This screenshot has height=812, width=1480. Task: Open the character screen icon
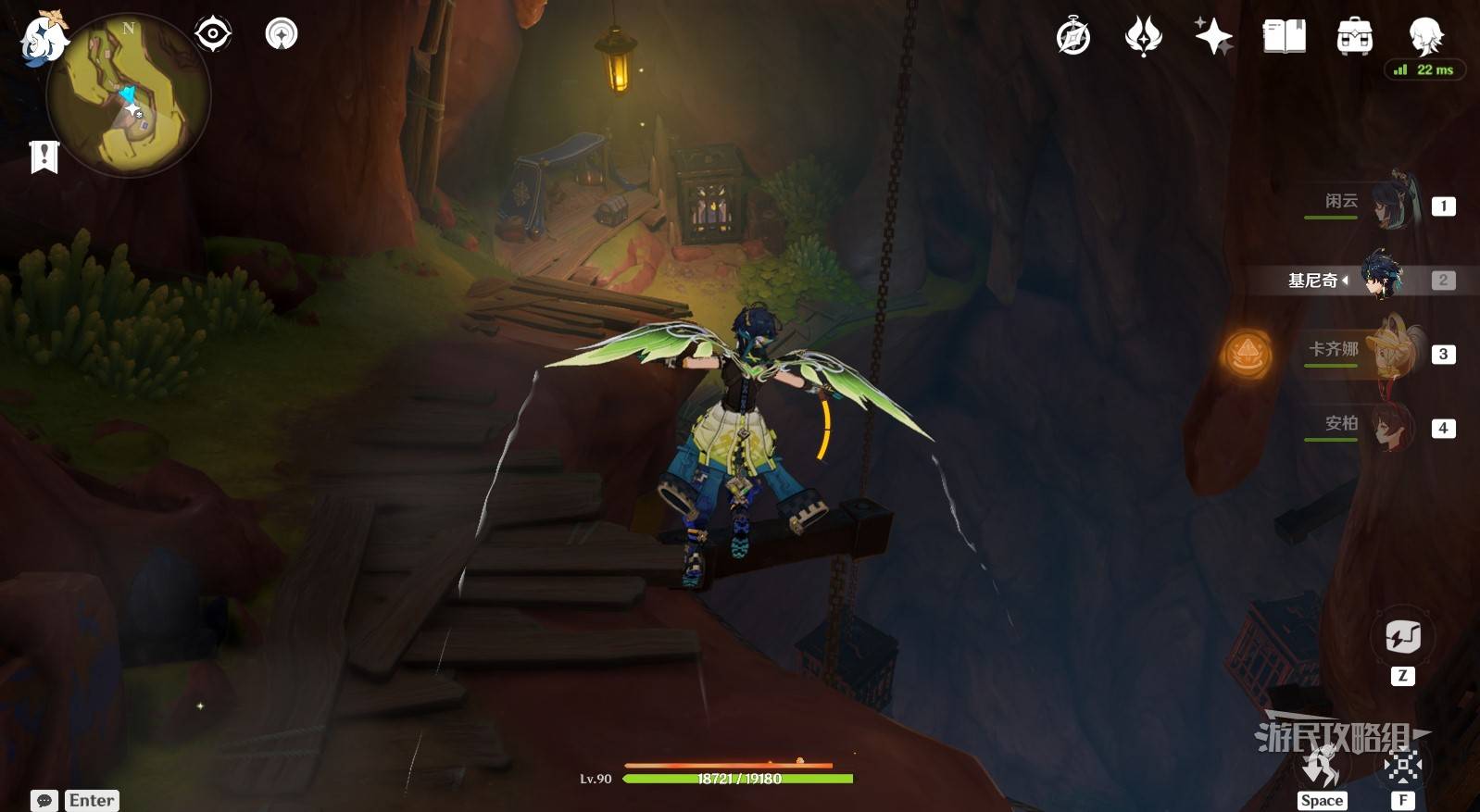coord(1424,35)
